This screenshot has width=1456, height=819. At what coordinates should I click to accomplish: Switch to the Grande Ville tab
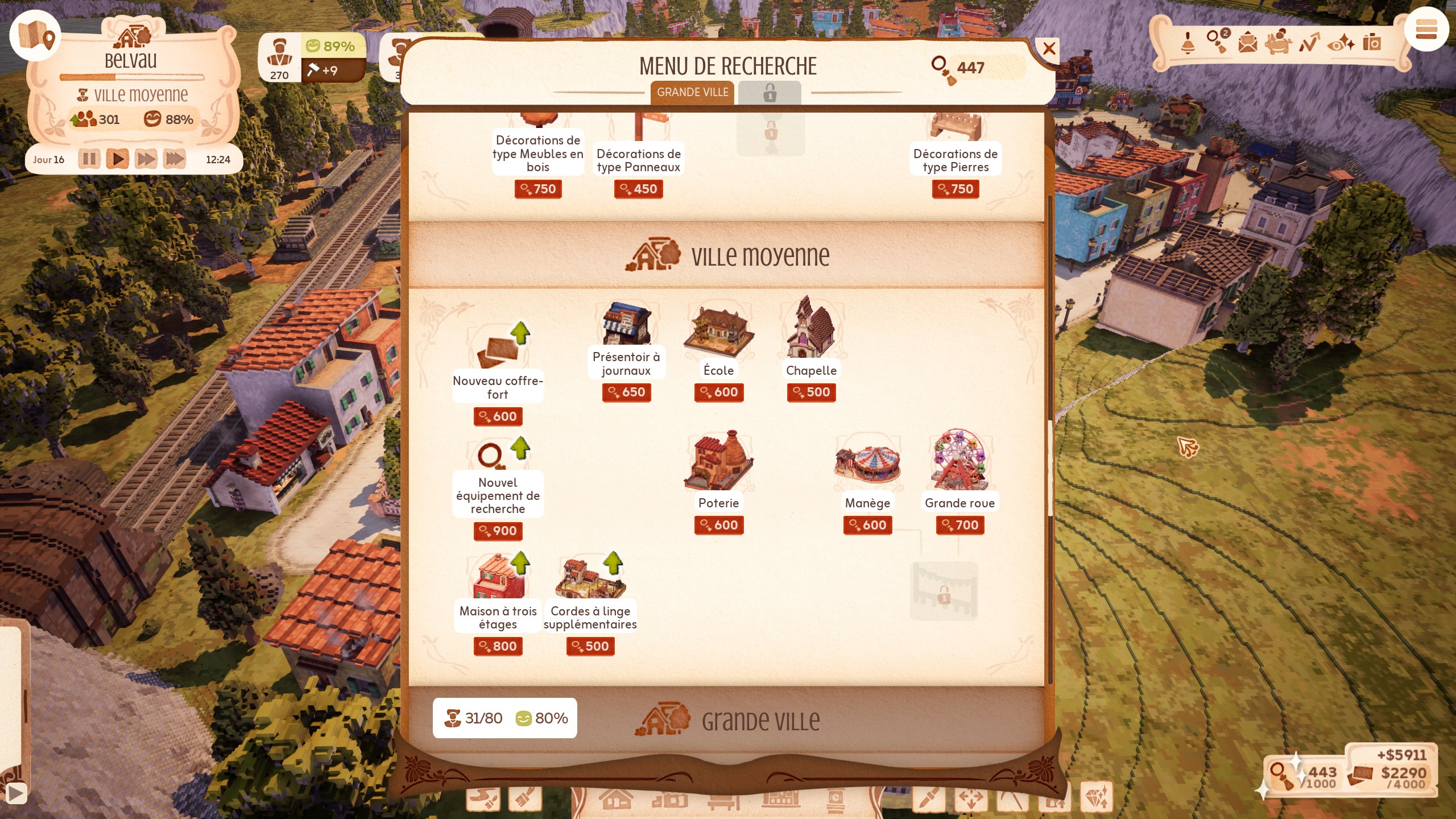click(x=692, y=92)
